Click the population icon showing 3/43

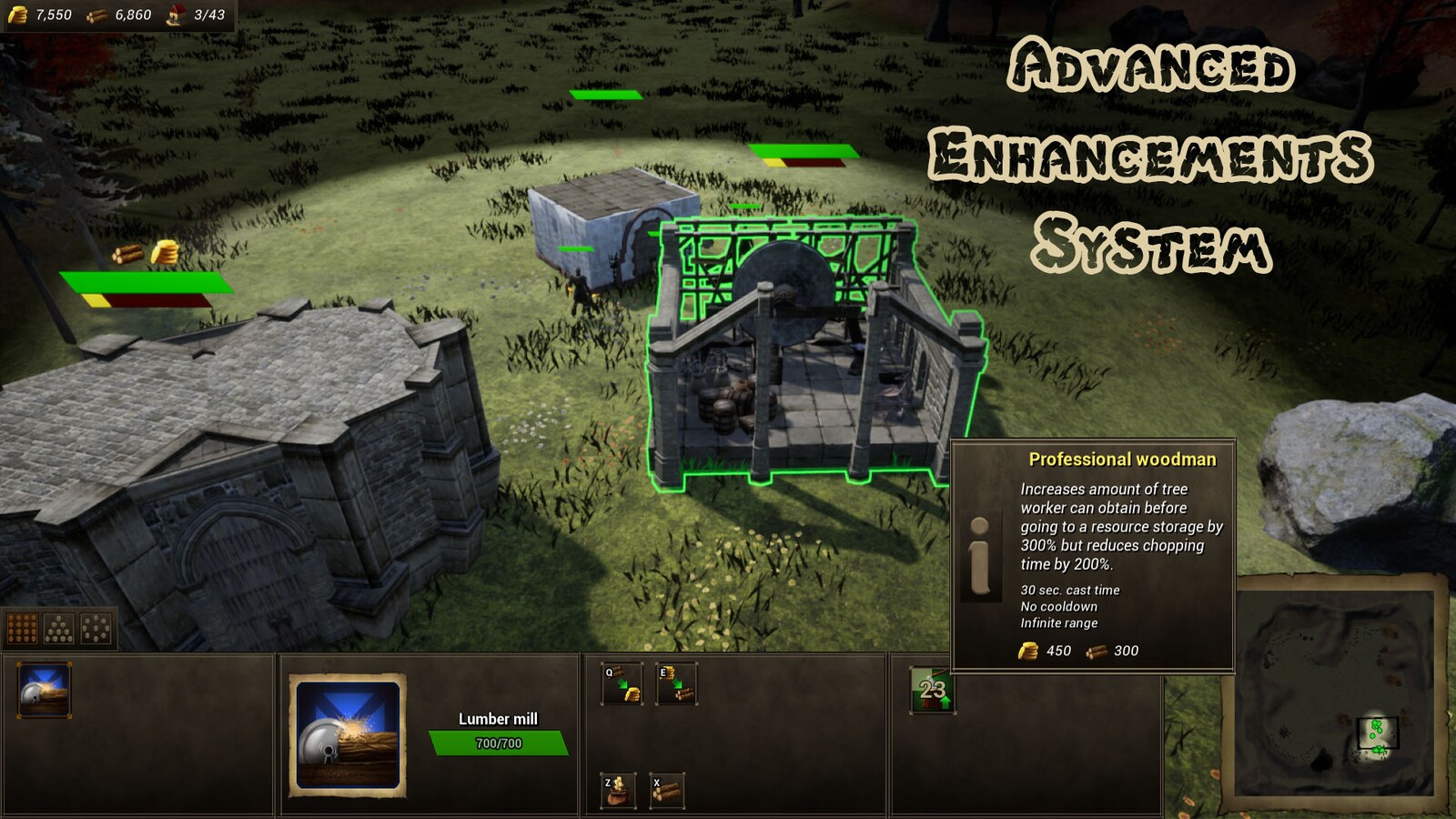(173, 15)
